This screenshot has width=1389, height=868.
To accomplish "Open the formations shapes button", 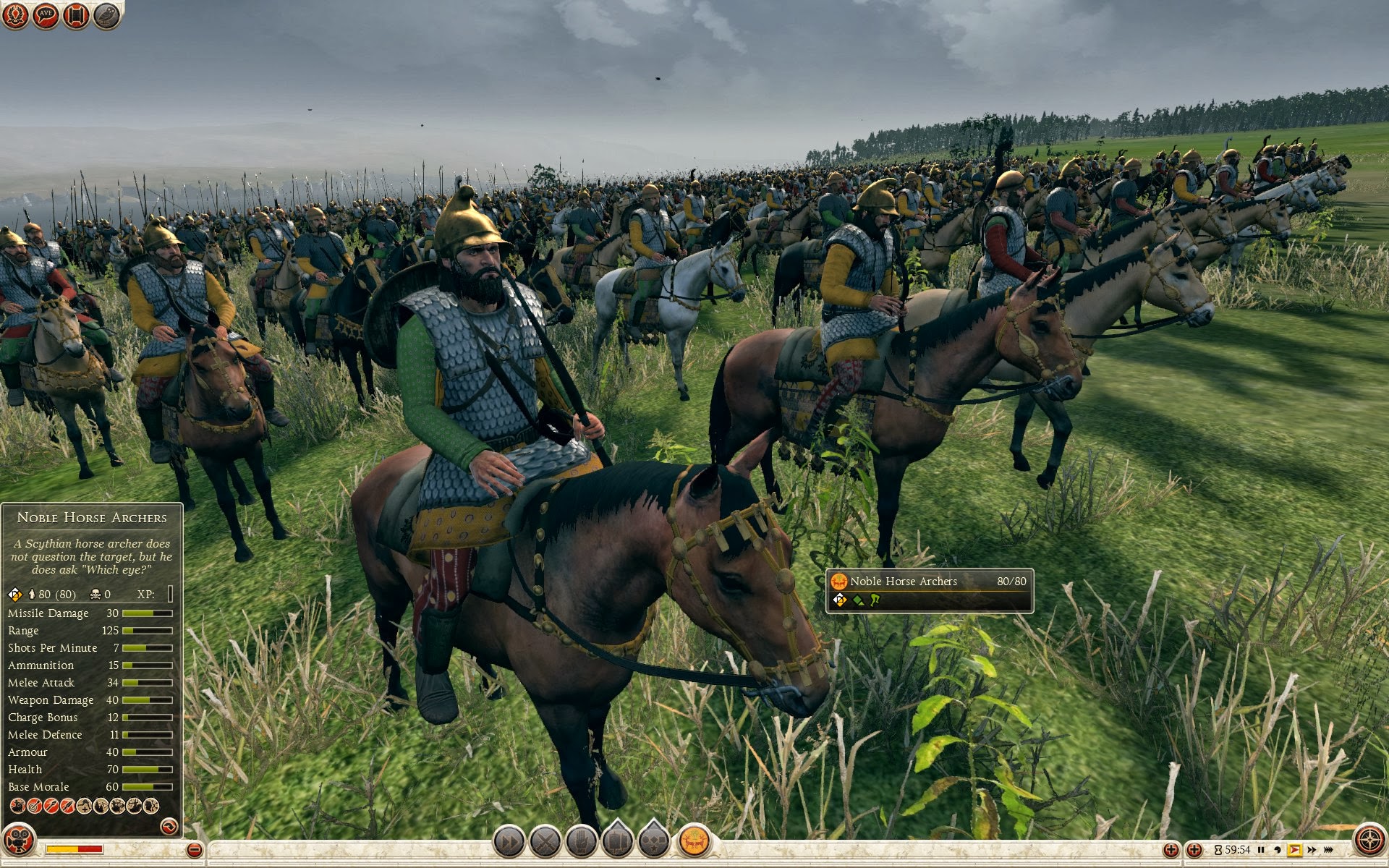I will 654,841.
